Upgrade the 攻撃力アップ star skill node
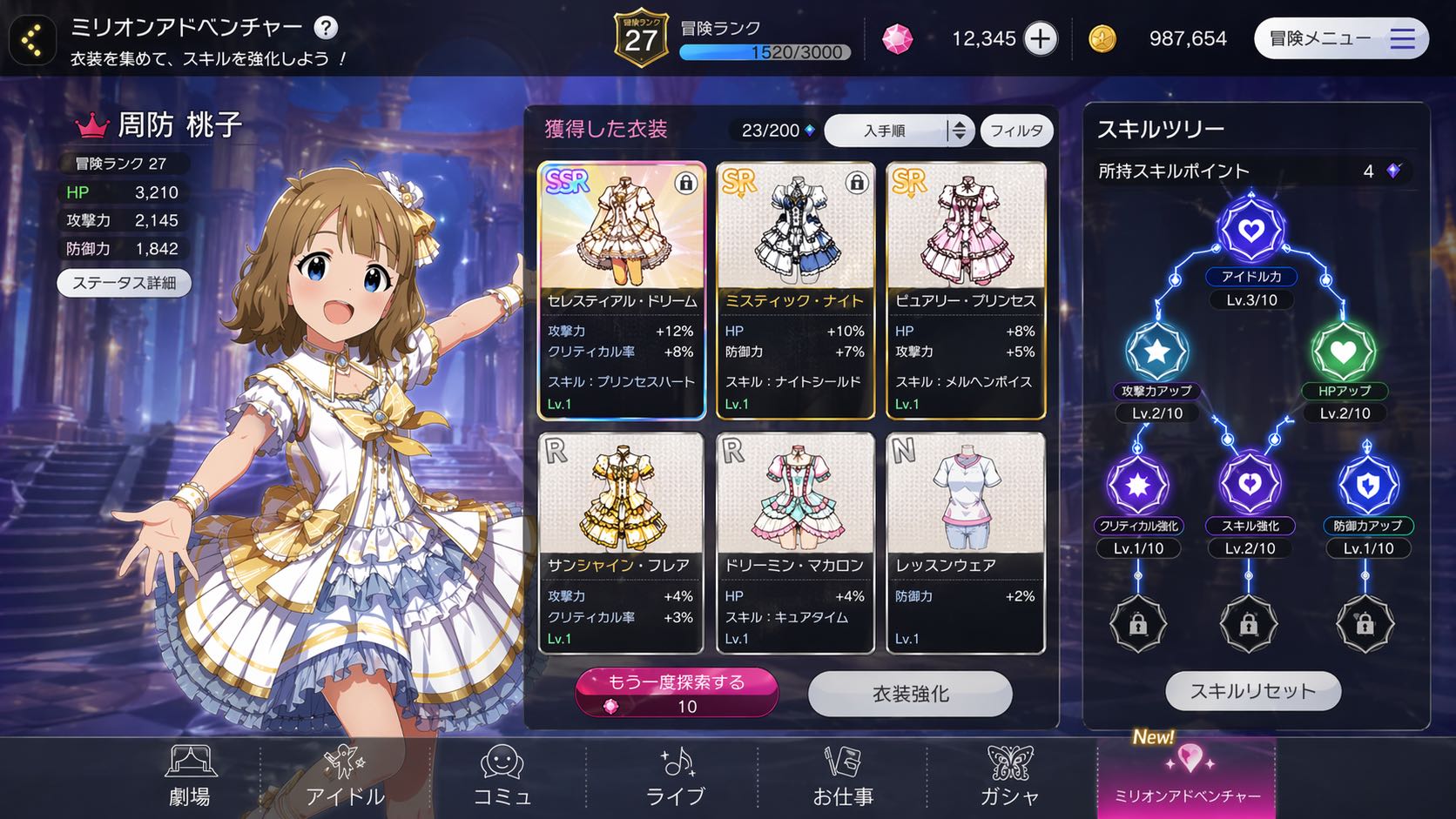The image size is (1456, 819). point(1157,351)
